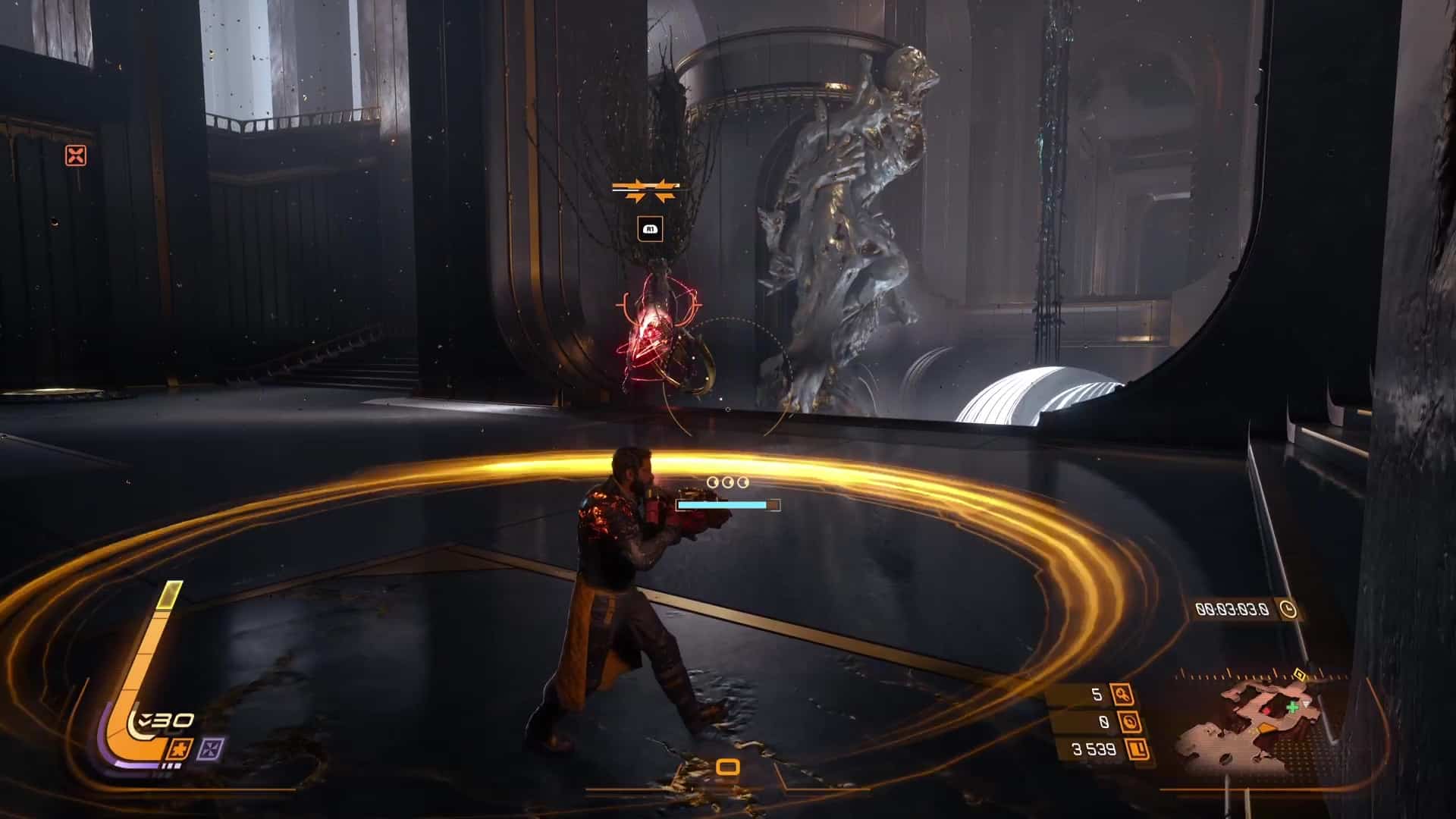The image size is (1456, 819).
Task: Click the key resource icon
Action: (x=1122, y=694)
